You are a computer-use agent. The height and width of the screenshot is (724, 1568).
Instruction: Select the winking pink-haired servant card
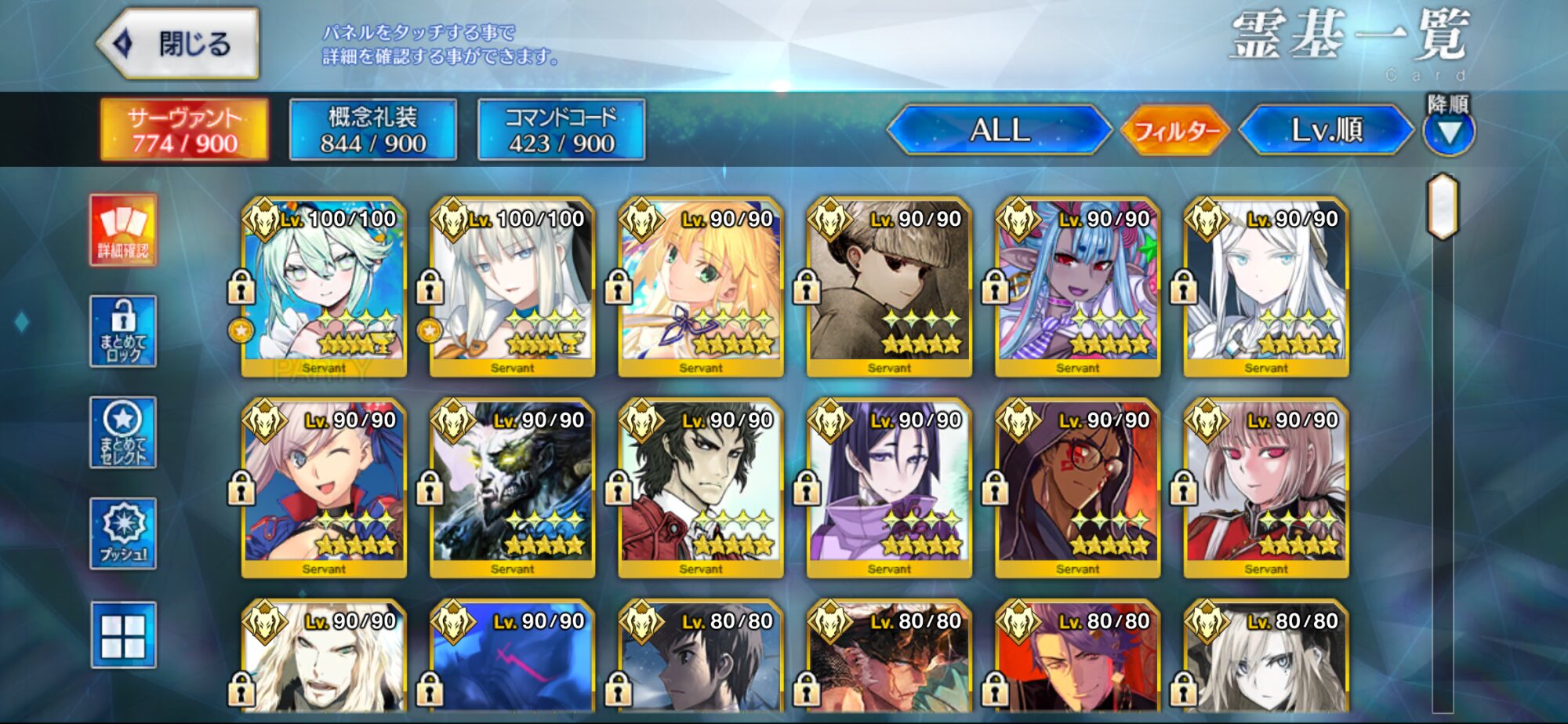point(324,489)
